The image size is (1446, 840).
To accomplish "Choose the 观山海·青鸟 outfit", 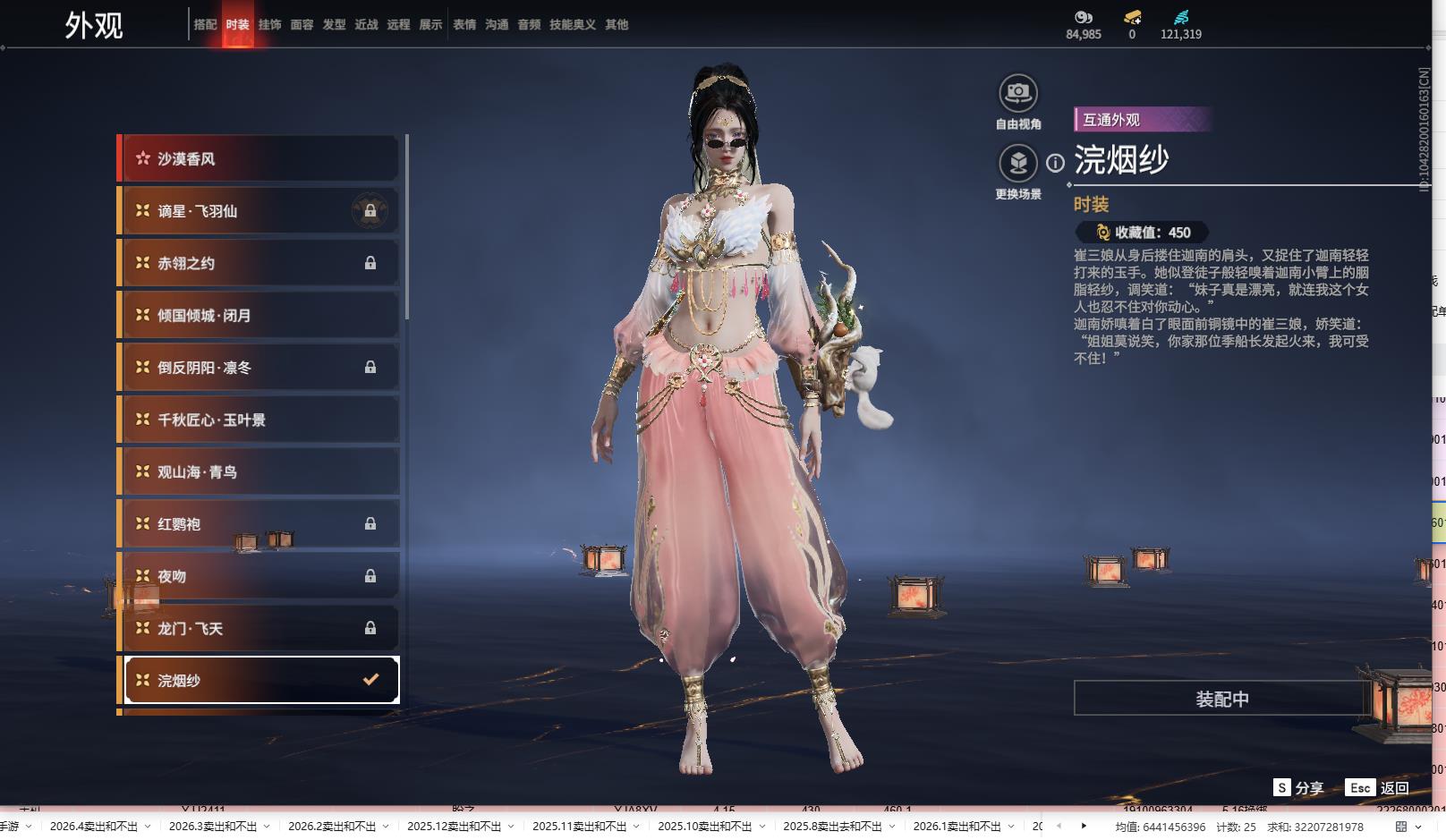I will click(x=259, y=472).
